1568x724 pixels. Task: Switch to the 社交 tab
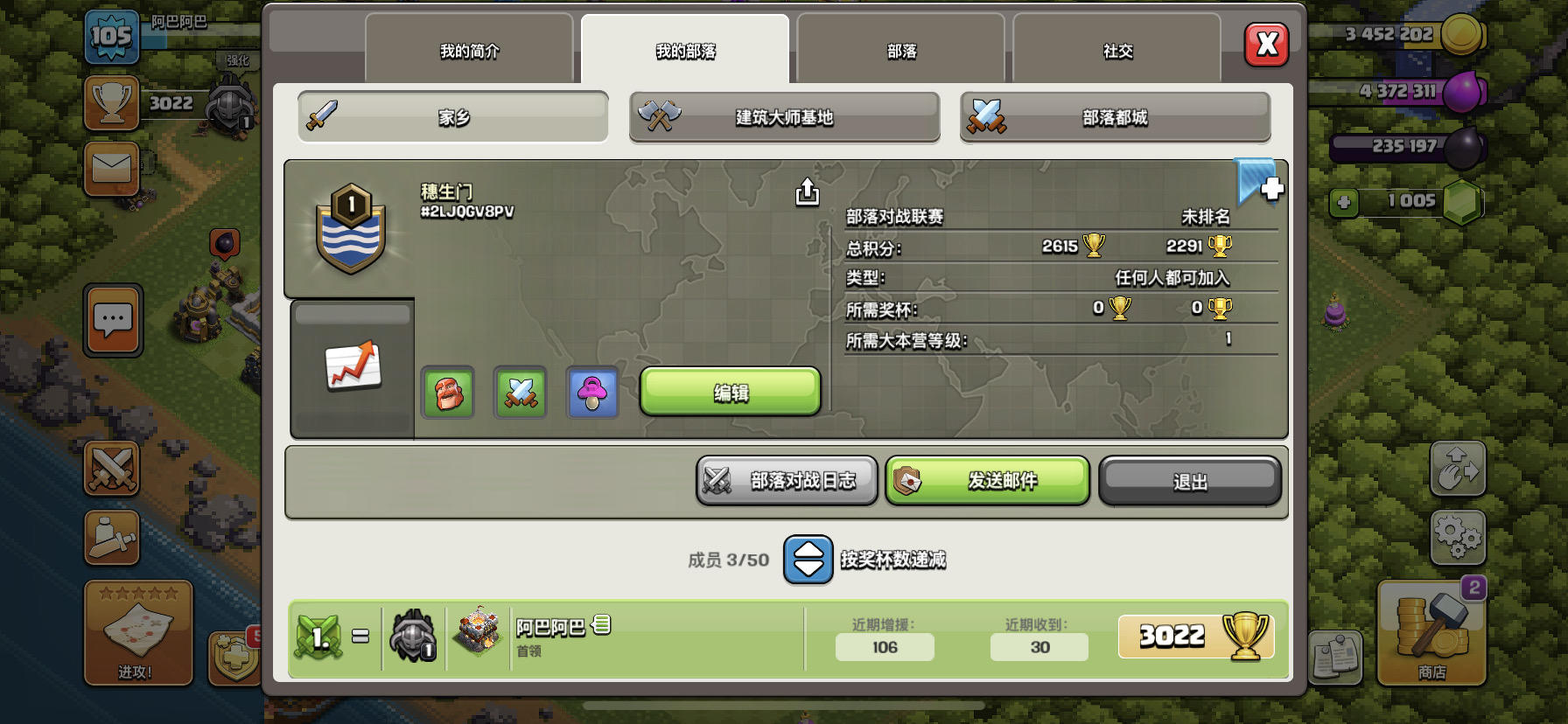pos(1117,51)
